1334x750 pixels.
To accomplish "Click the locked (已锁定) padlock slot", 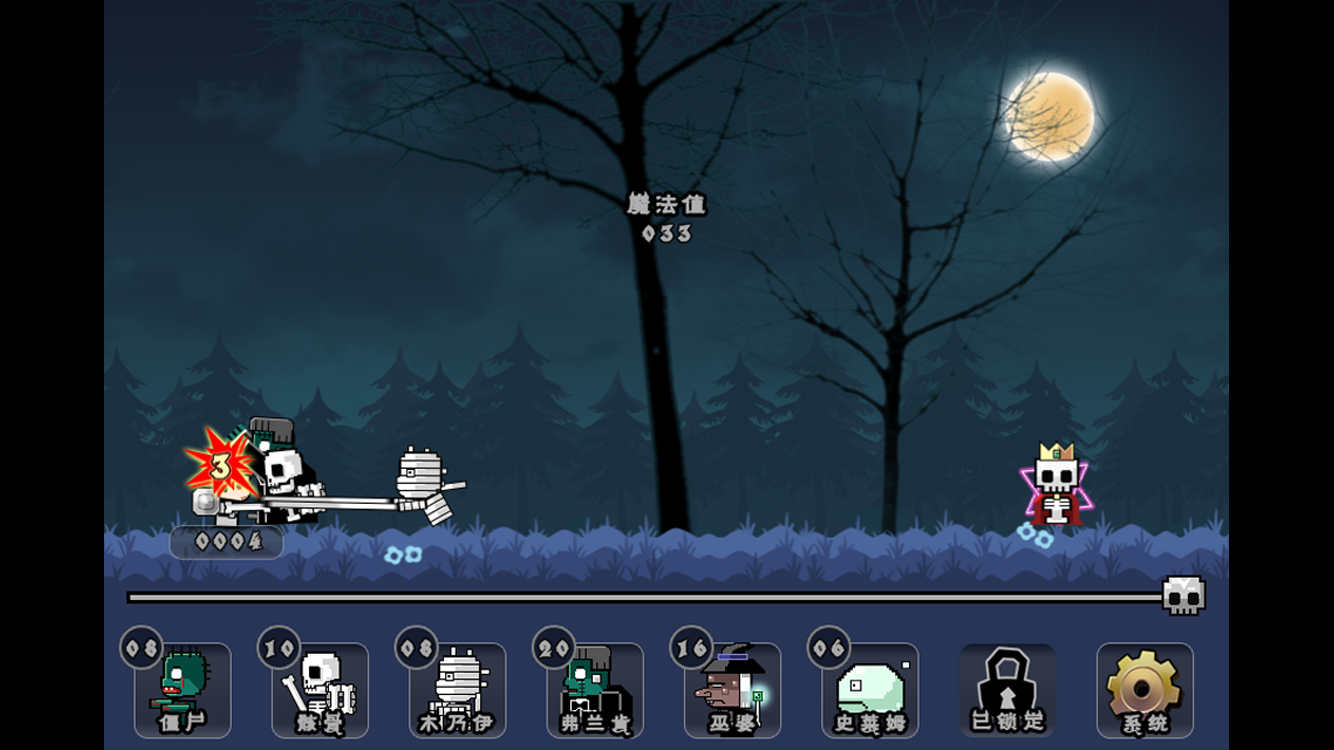I will (1007, 690).
